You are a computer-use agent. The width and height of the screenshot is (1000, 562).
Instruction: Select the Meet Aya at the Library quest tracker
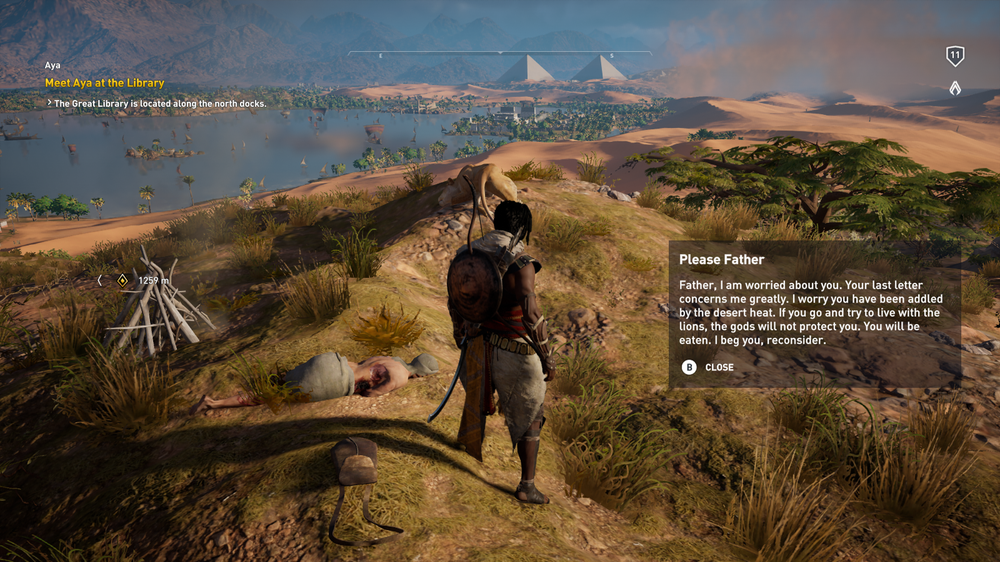[x=104, y=83]
